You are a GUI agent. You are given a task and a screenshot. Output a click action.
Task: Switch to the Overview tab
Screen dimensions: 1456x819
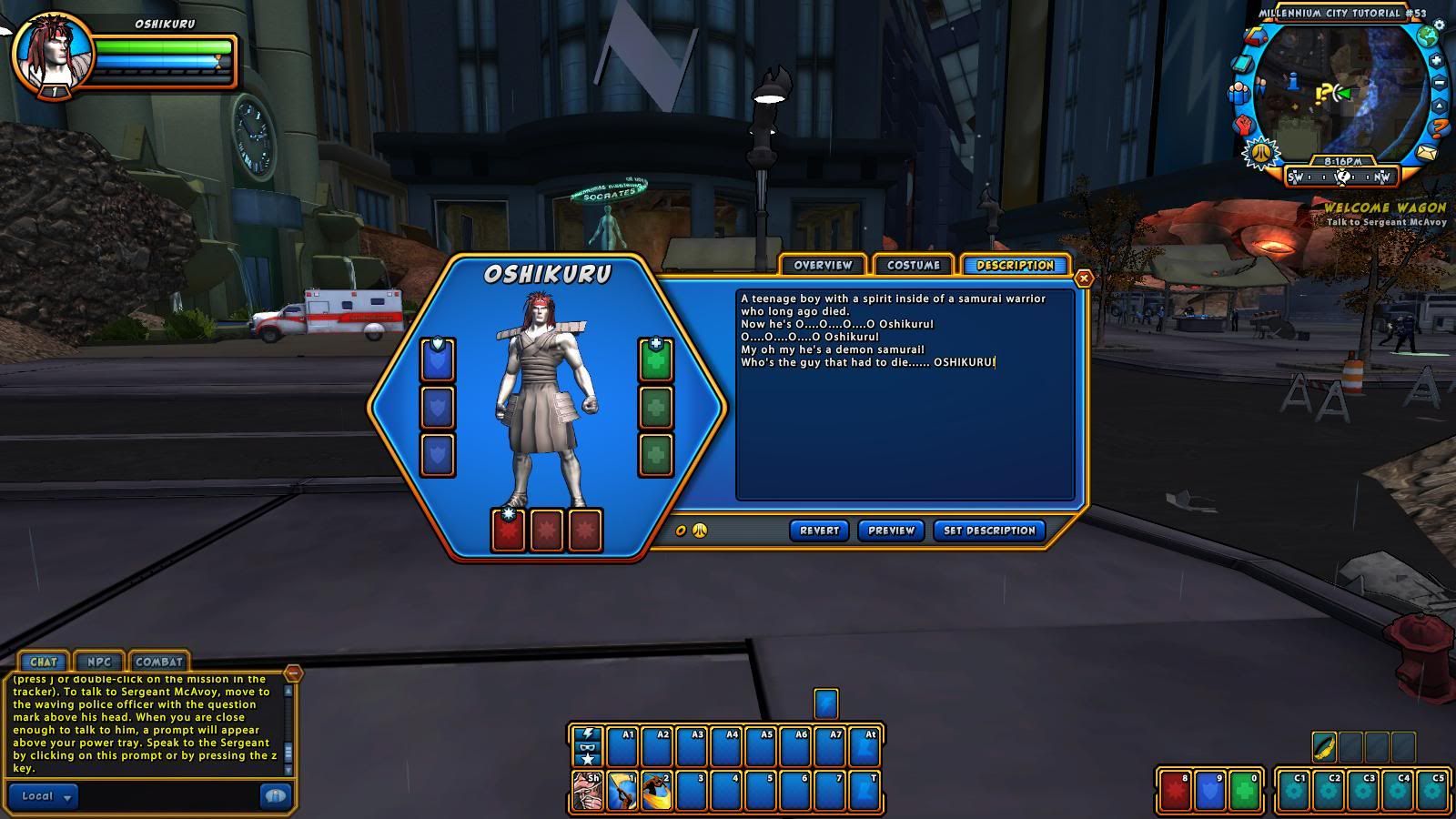click(x=823, y=265)
